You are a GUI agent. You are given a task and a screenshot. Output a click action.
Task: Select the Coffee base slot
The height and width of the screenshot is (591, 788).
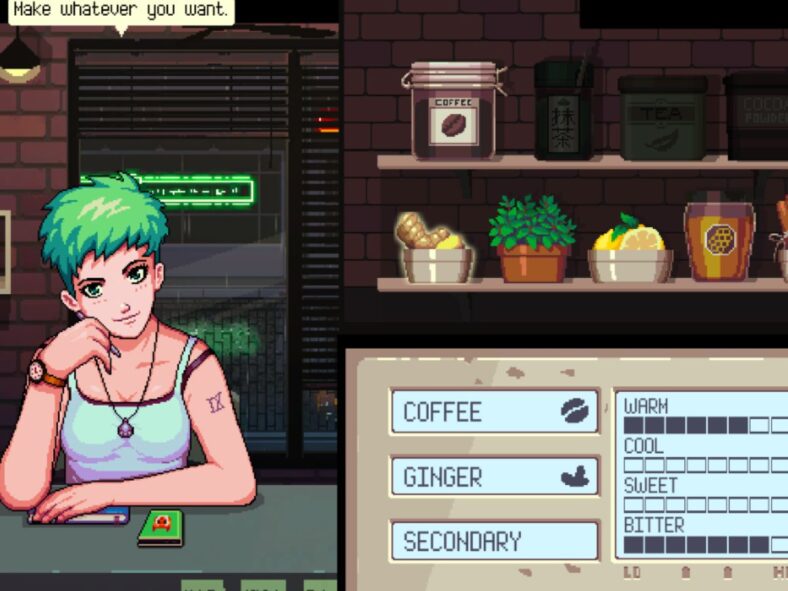coord(495,411)
